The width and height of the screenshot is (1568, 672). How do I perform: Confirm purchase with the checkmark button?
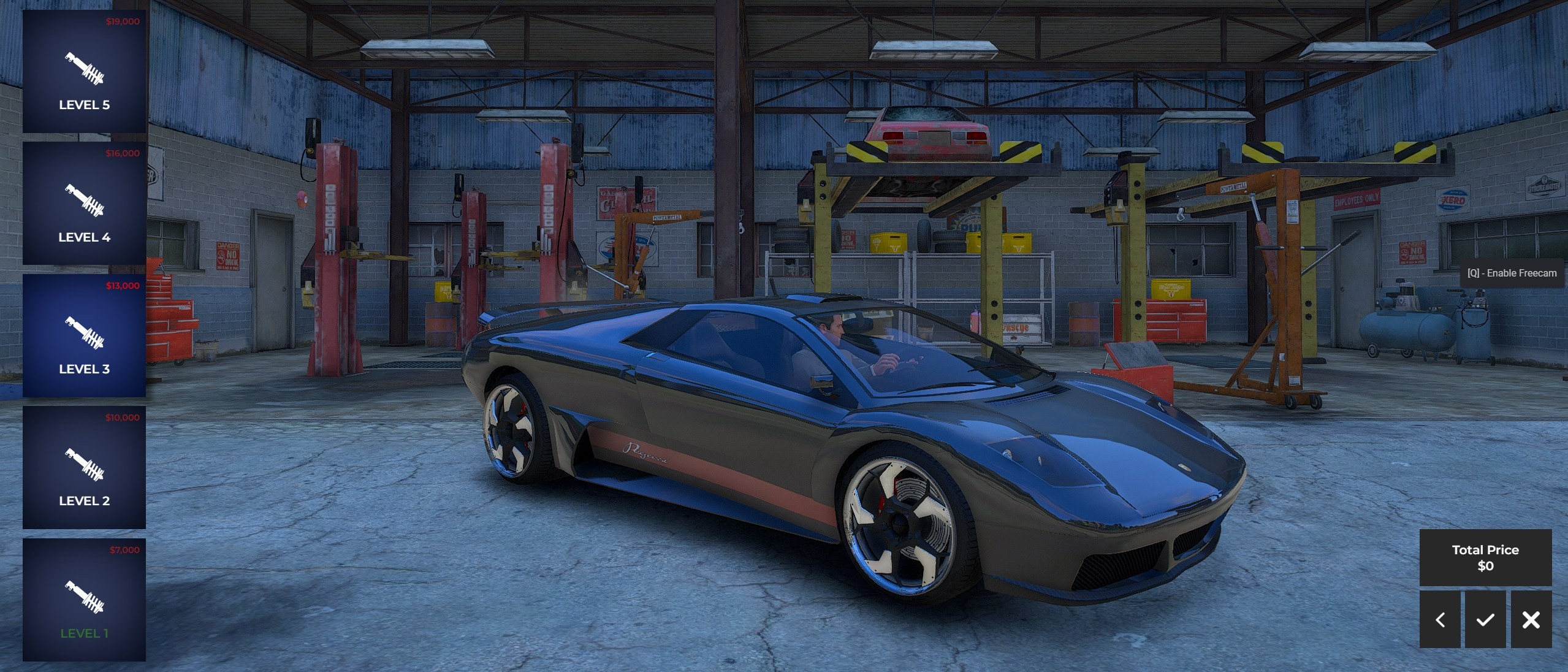(x=1485, y=619)
